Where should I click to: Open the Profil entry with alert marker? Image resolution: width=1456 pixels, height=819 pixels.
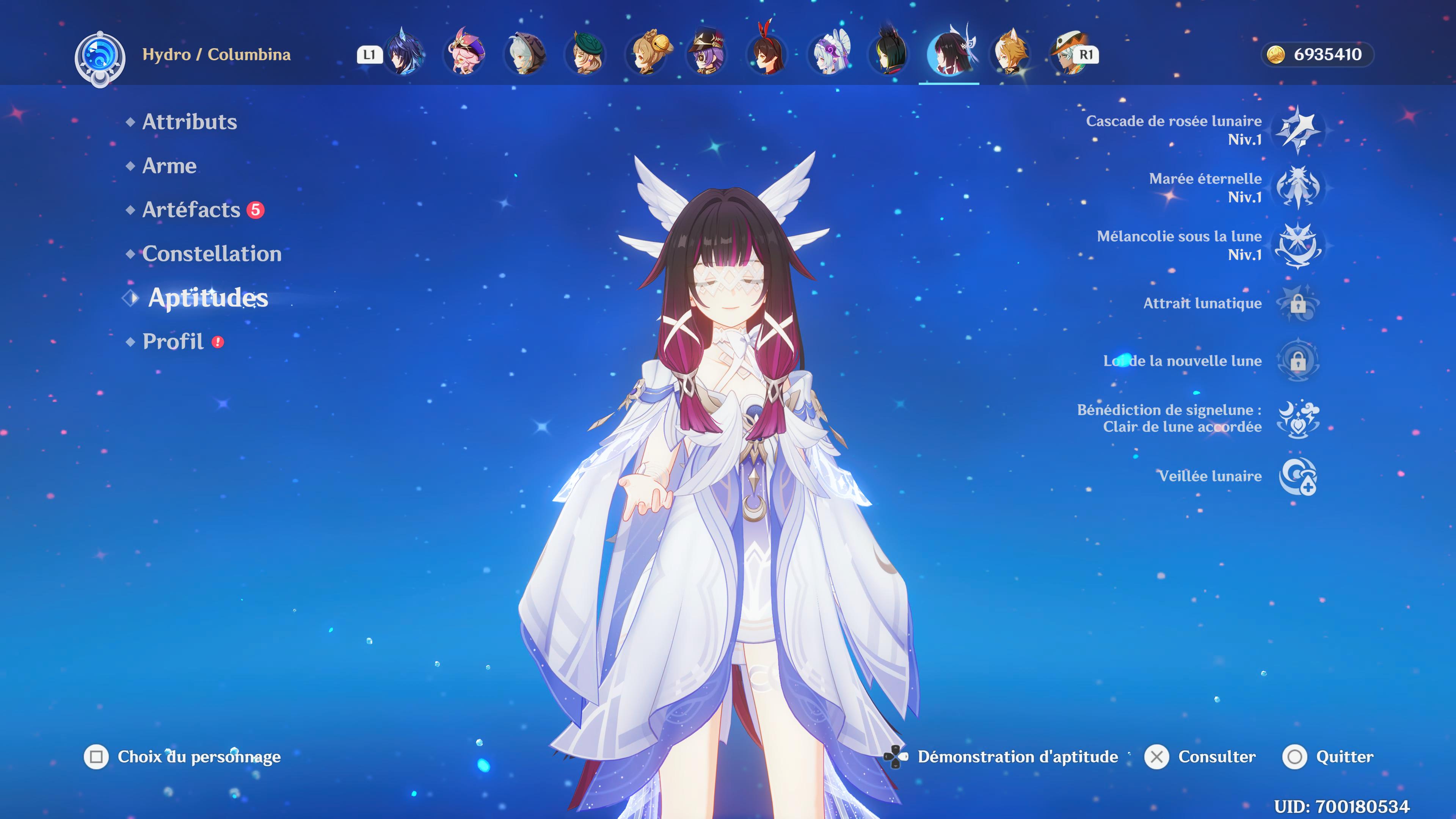(x=174, y=341)
